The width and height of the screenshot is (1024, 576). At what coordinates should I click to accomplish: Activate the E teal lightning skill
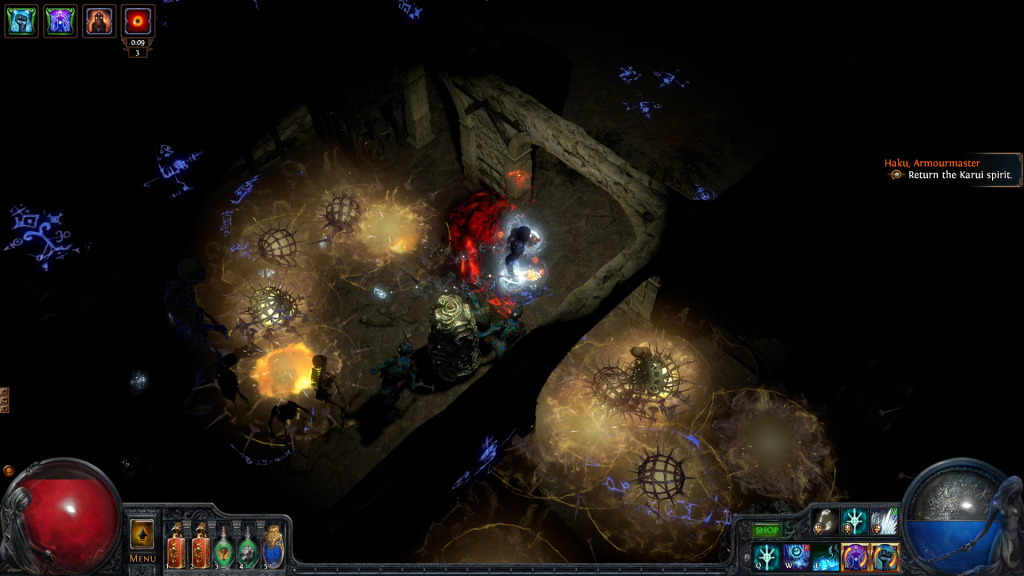[x=826, y=557]
